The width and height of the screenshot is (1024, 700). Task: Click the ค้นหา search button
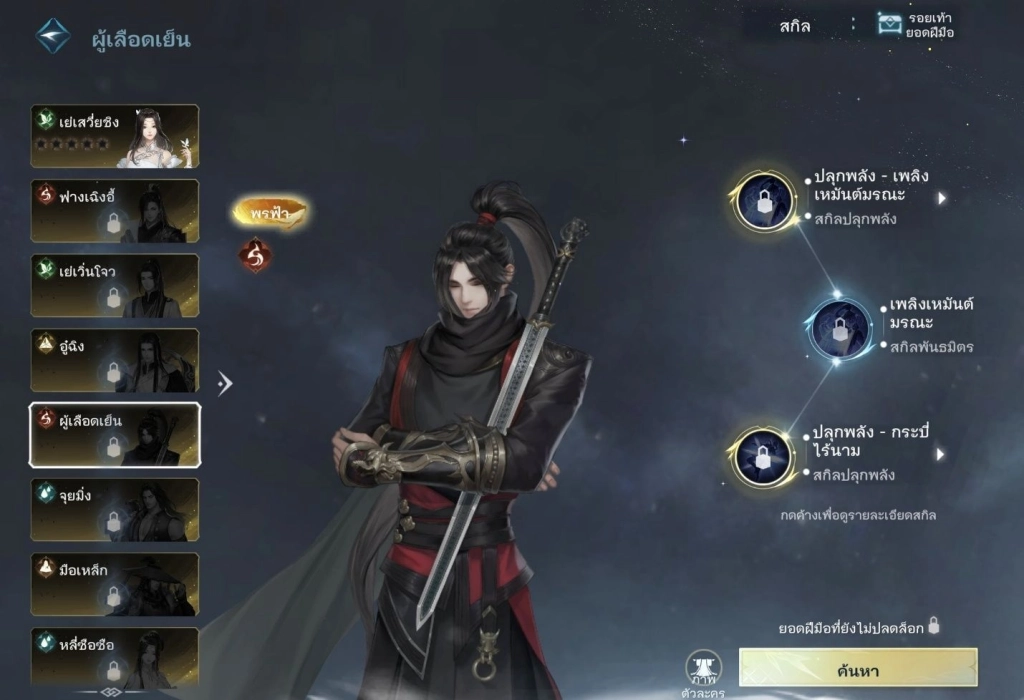coord(857,668)
